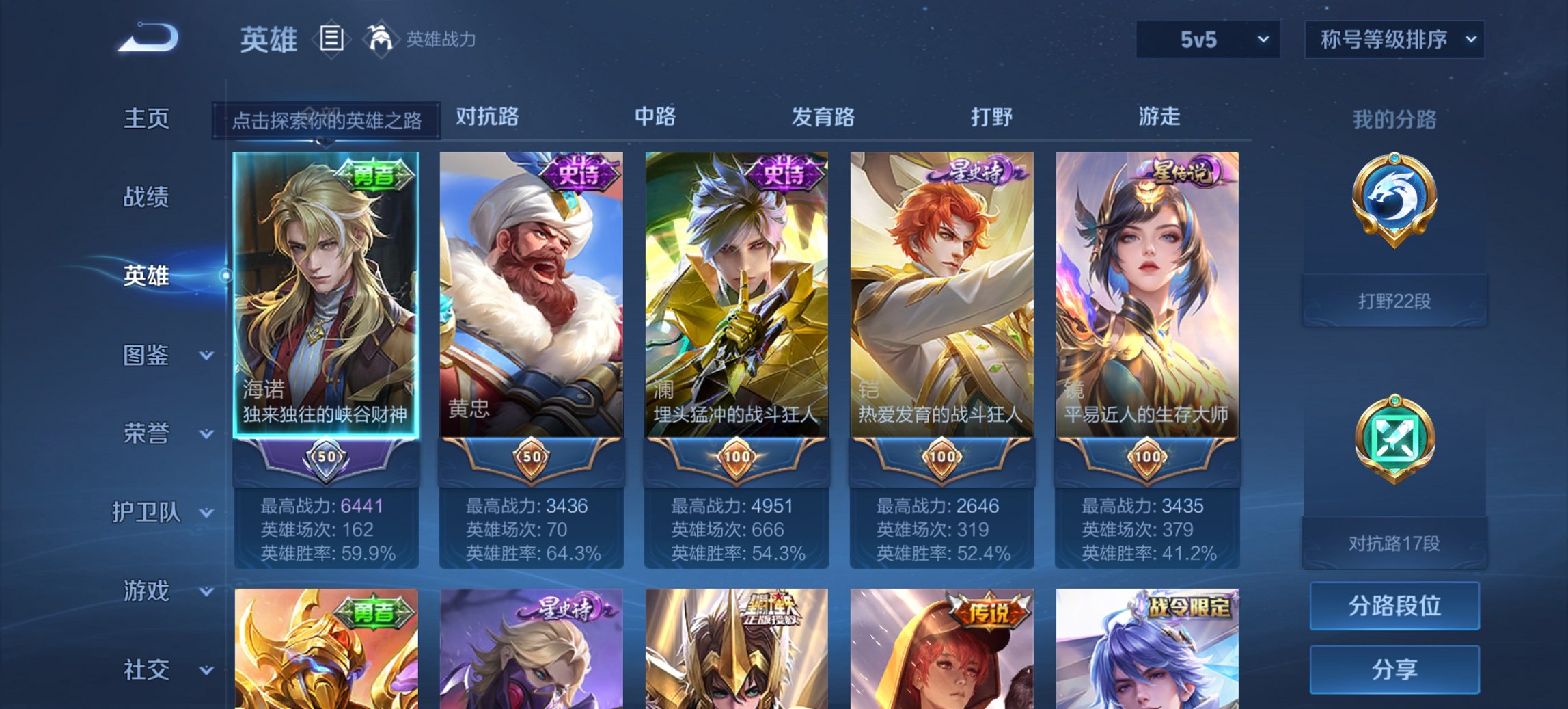Click the 分路段位 button
The height and width of the screenshot is (709, 1568).
click(1394, 604)
